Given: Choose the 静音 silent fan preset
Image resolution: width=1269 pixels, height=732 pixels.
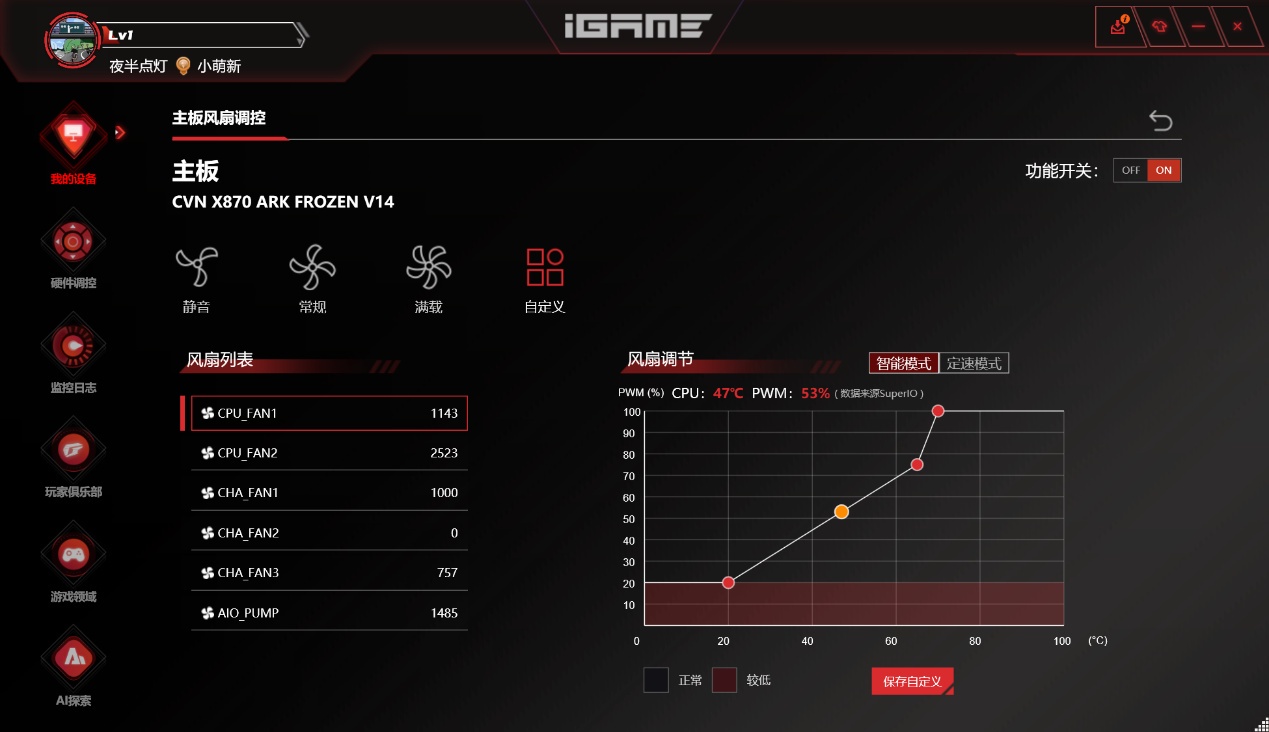Looking at the screenshot, I should tap(196, 279).
